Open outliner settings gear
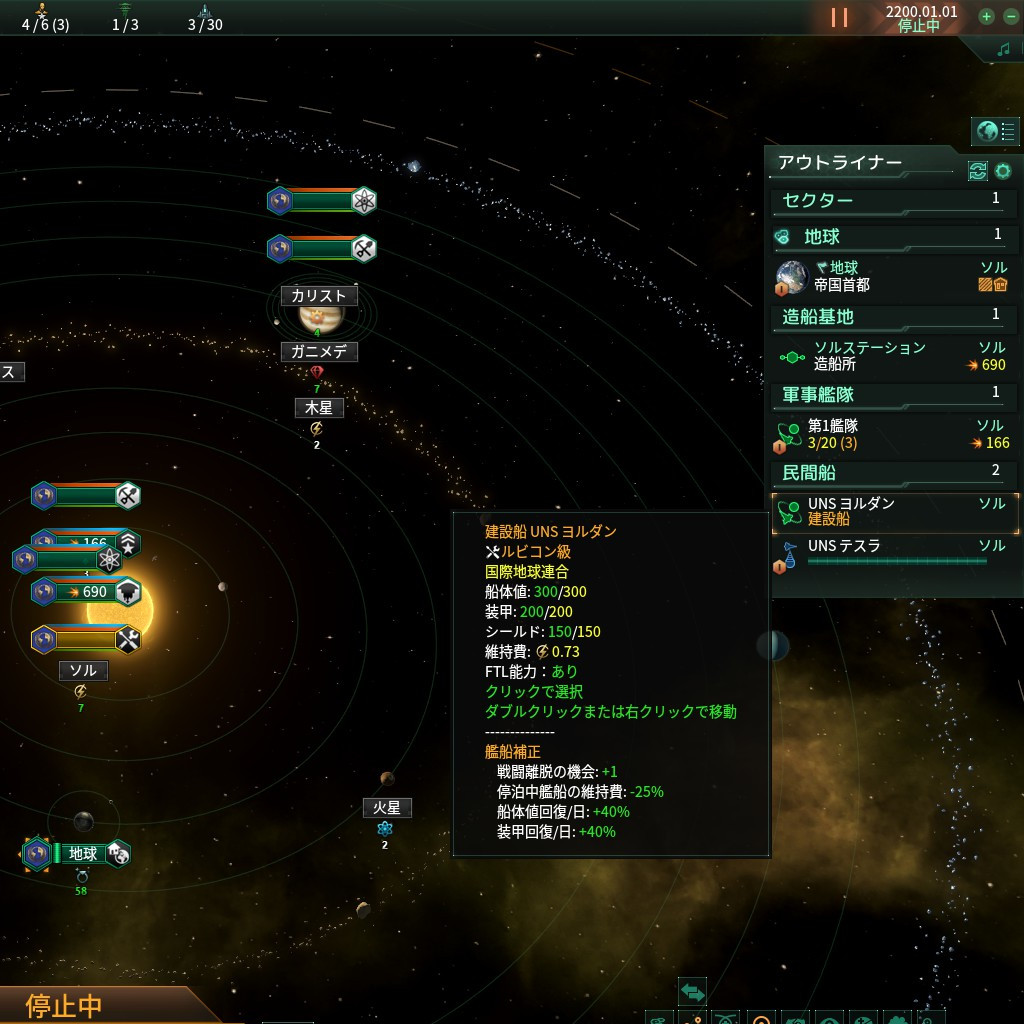Image resolution: width=1024 pixels, height=1024 pixels. [1003, 171]
